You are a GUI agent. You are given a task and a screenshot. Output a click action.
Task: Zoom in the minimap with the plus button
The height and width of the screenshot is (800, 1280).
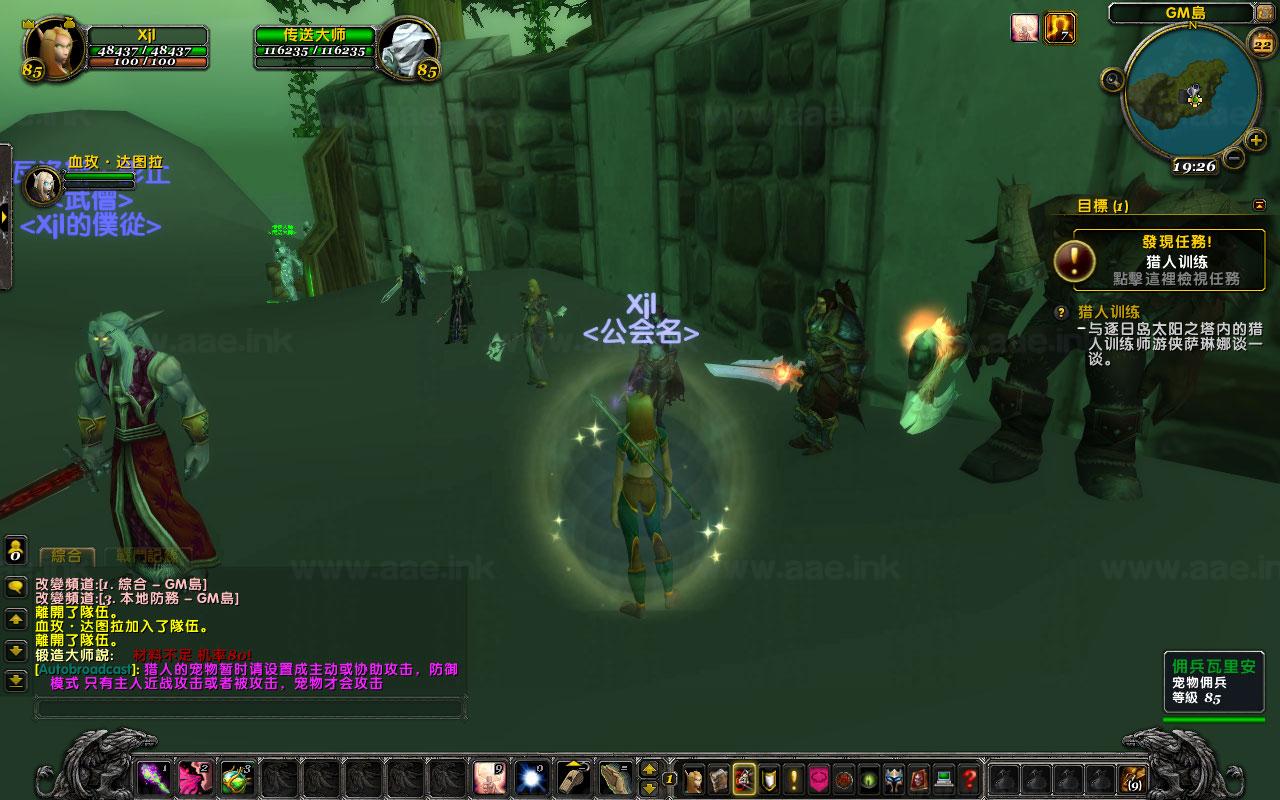(1256, 141)
